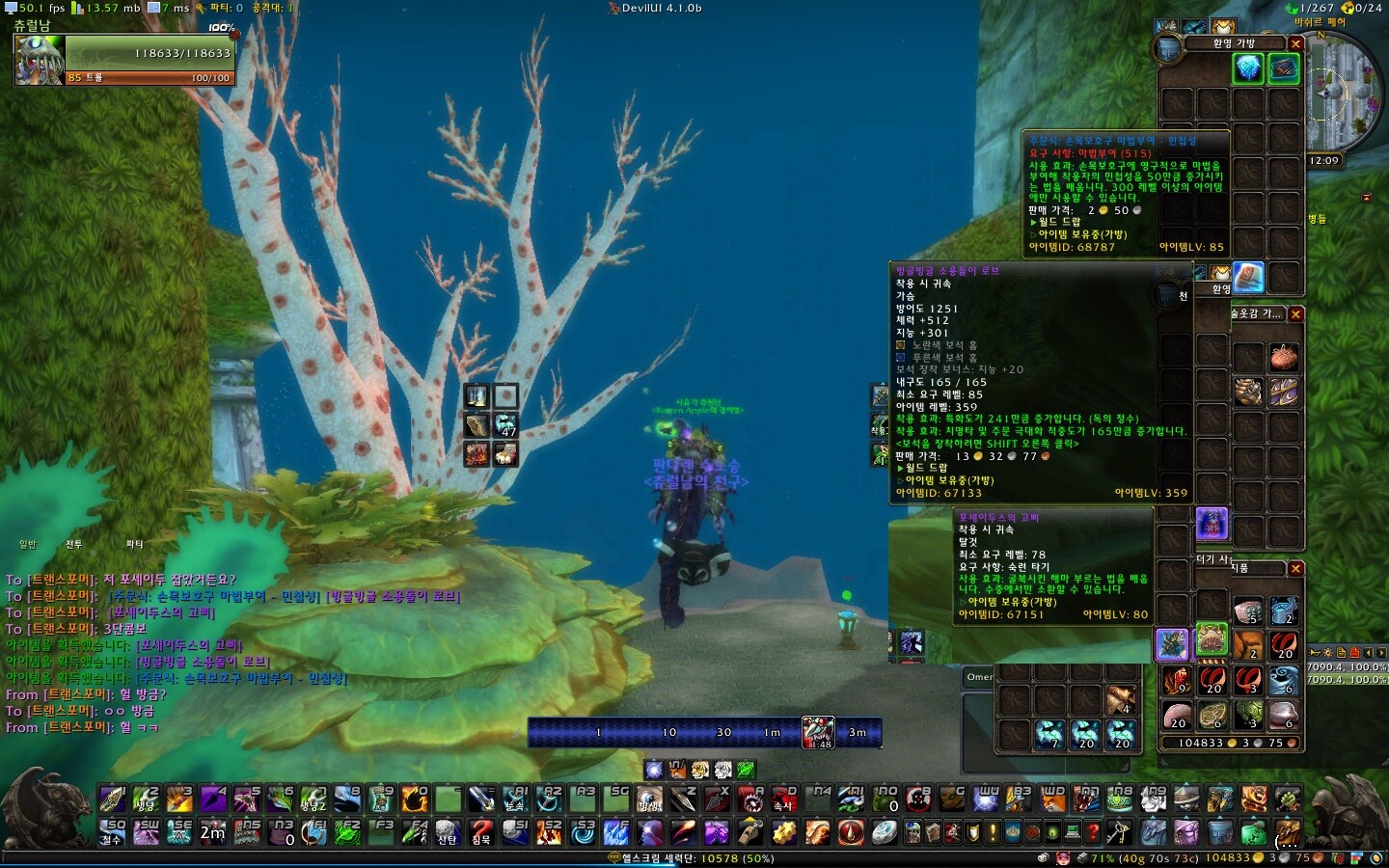The width and height of the screenshot is (1389, 868).
Task: Click the cooldown timer bar icon
Action: point(818,733)
